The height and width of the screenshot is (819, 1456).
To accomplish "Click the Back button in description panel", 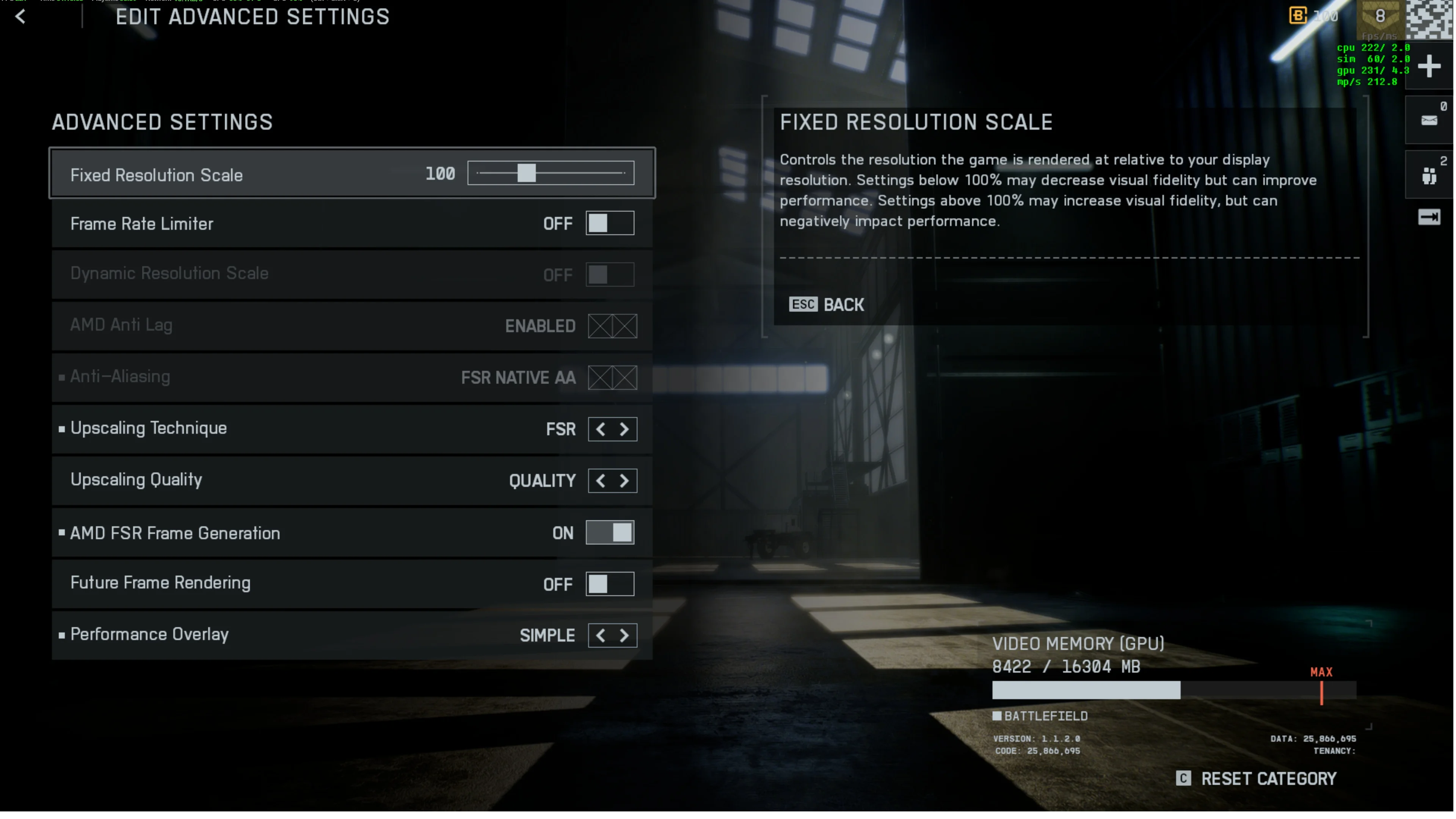I will point(826,305).
